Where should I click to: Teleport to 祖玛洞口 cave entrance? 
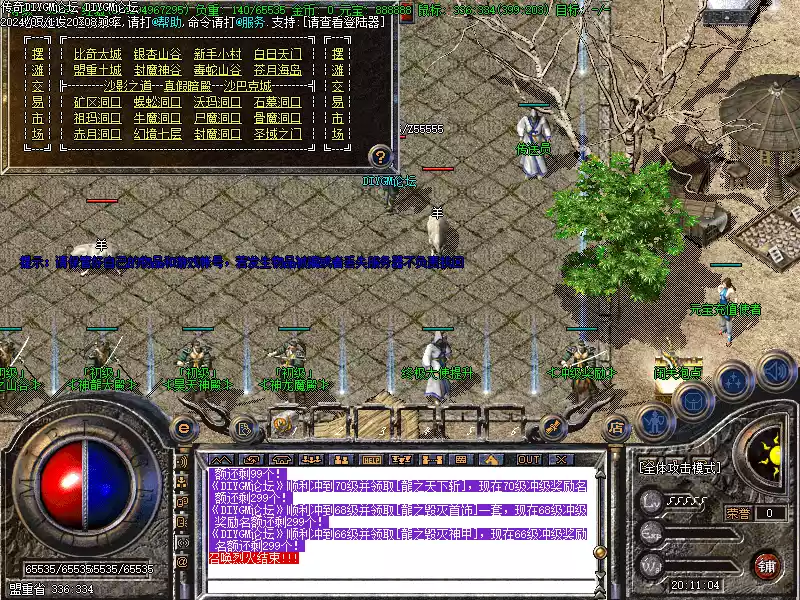coord(98,117)
